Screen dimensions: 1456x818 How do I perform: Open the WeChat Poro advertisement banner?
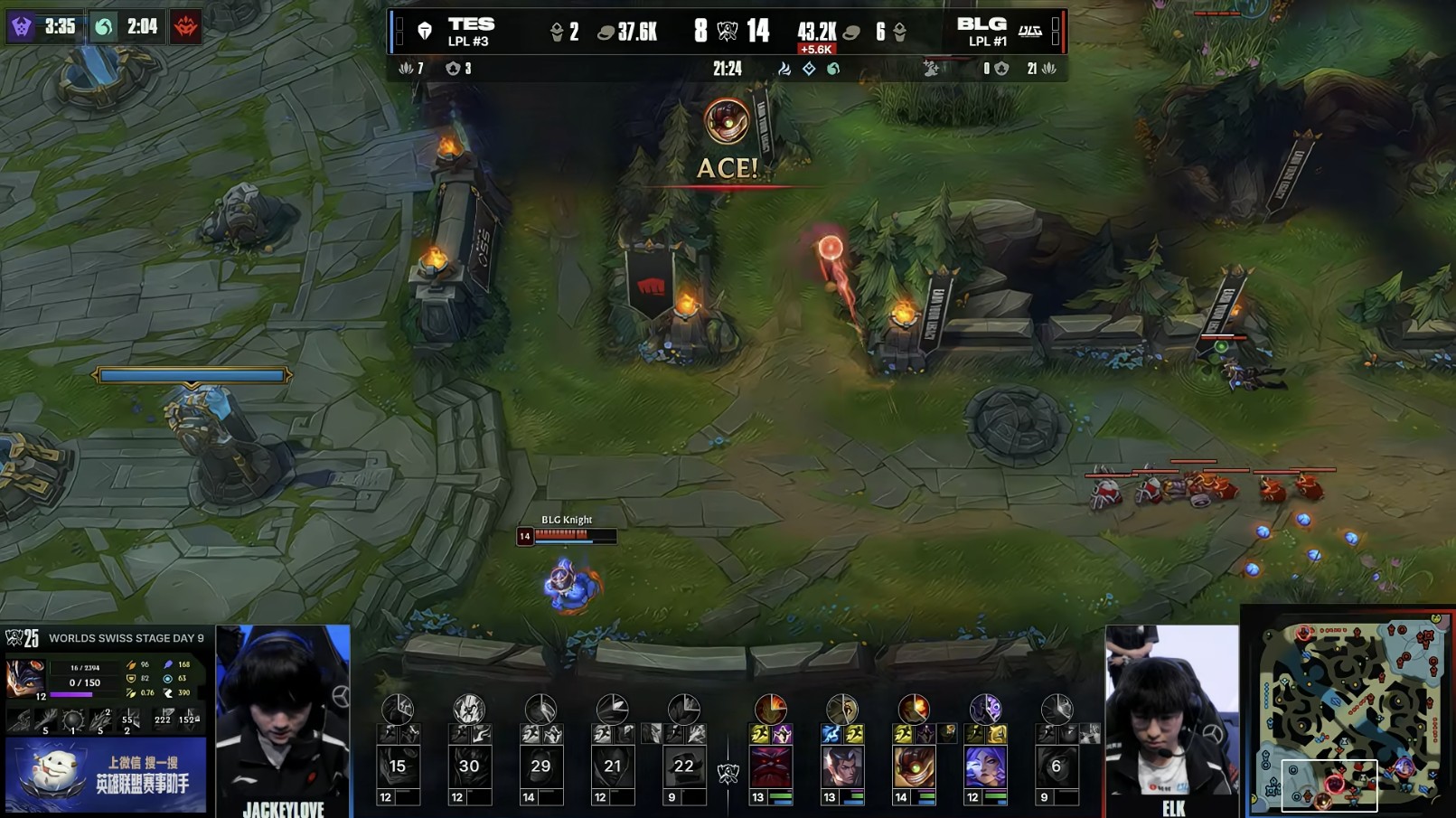click(106, 775)
